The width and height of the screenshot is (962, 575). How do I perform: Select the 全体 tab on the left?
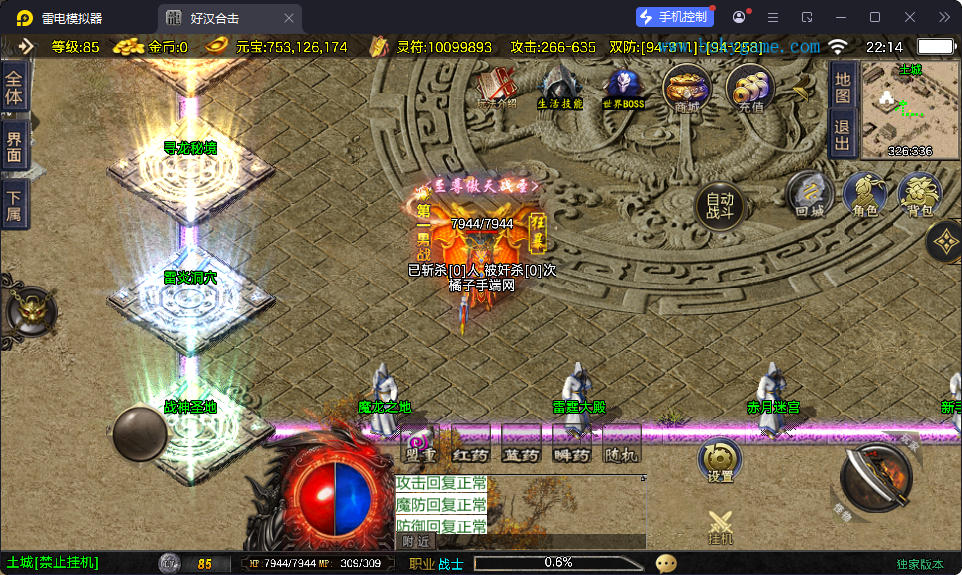tap(14, 88)
